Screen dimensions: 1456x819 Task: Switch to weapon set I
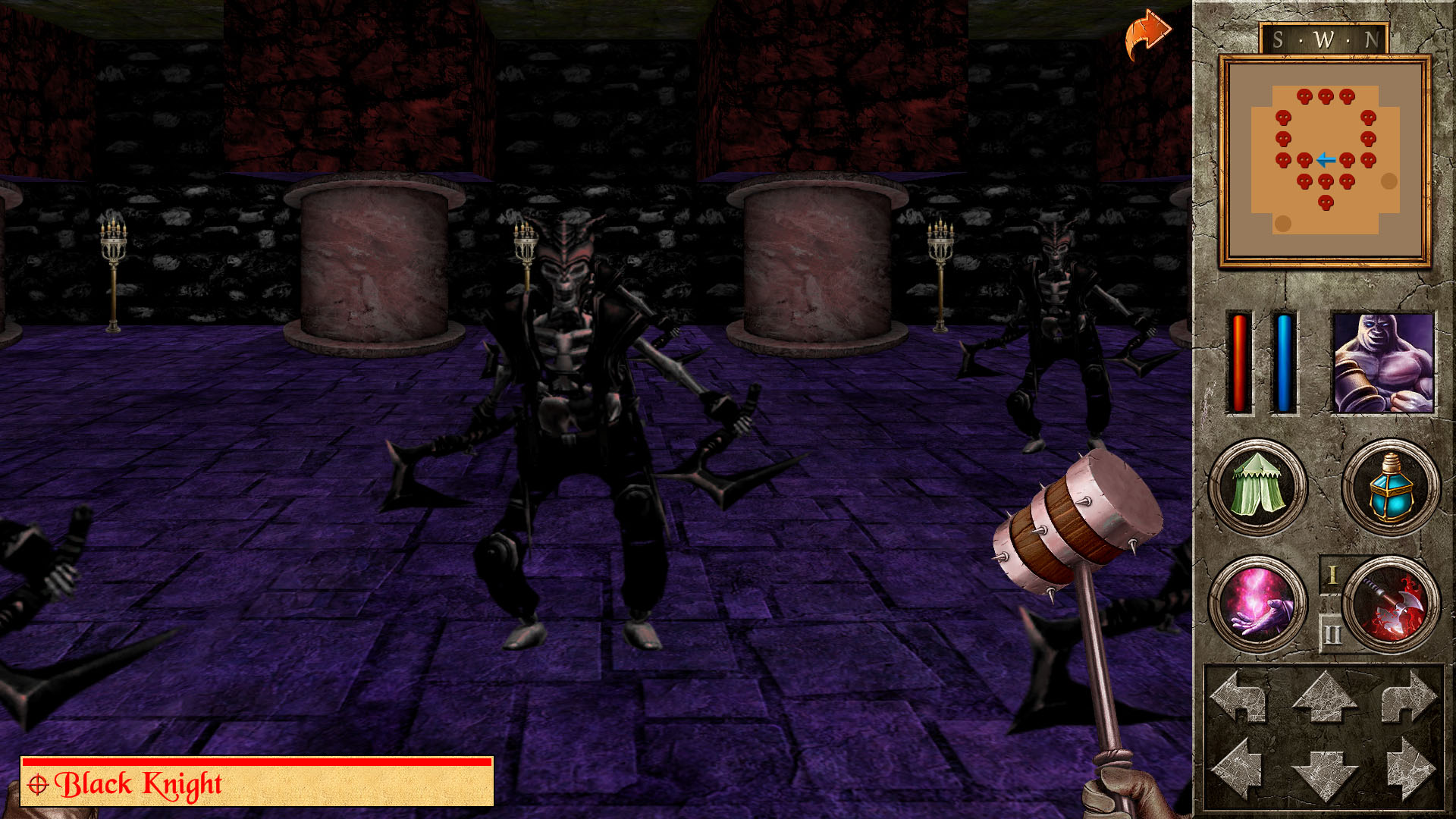1332,576
